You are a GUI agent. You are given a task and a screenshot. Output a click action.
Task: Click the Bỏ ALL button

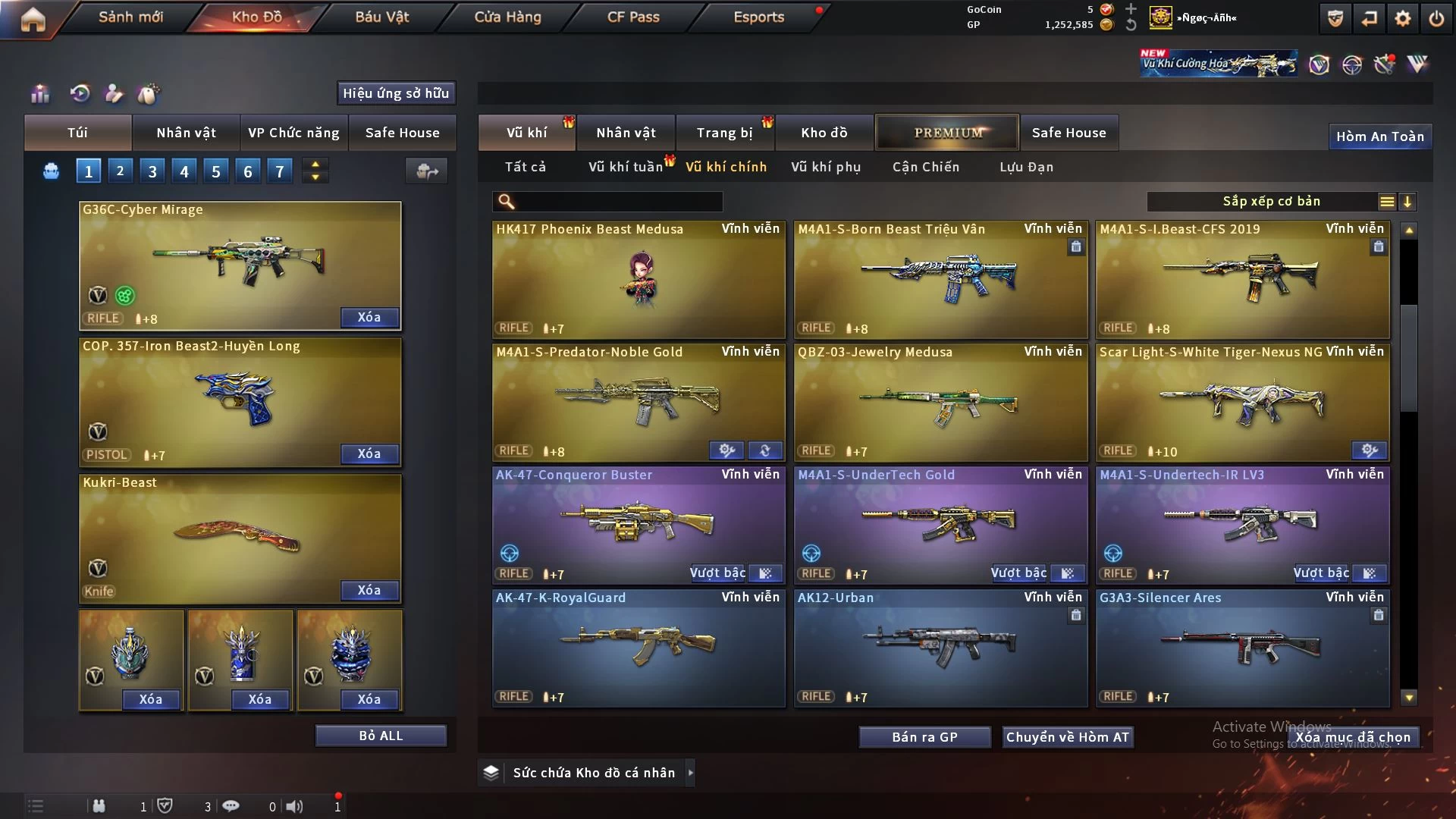[x=381, y=736]
